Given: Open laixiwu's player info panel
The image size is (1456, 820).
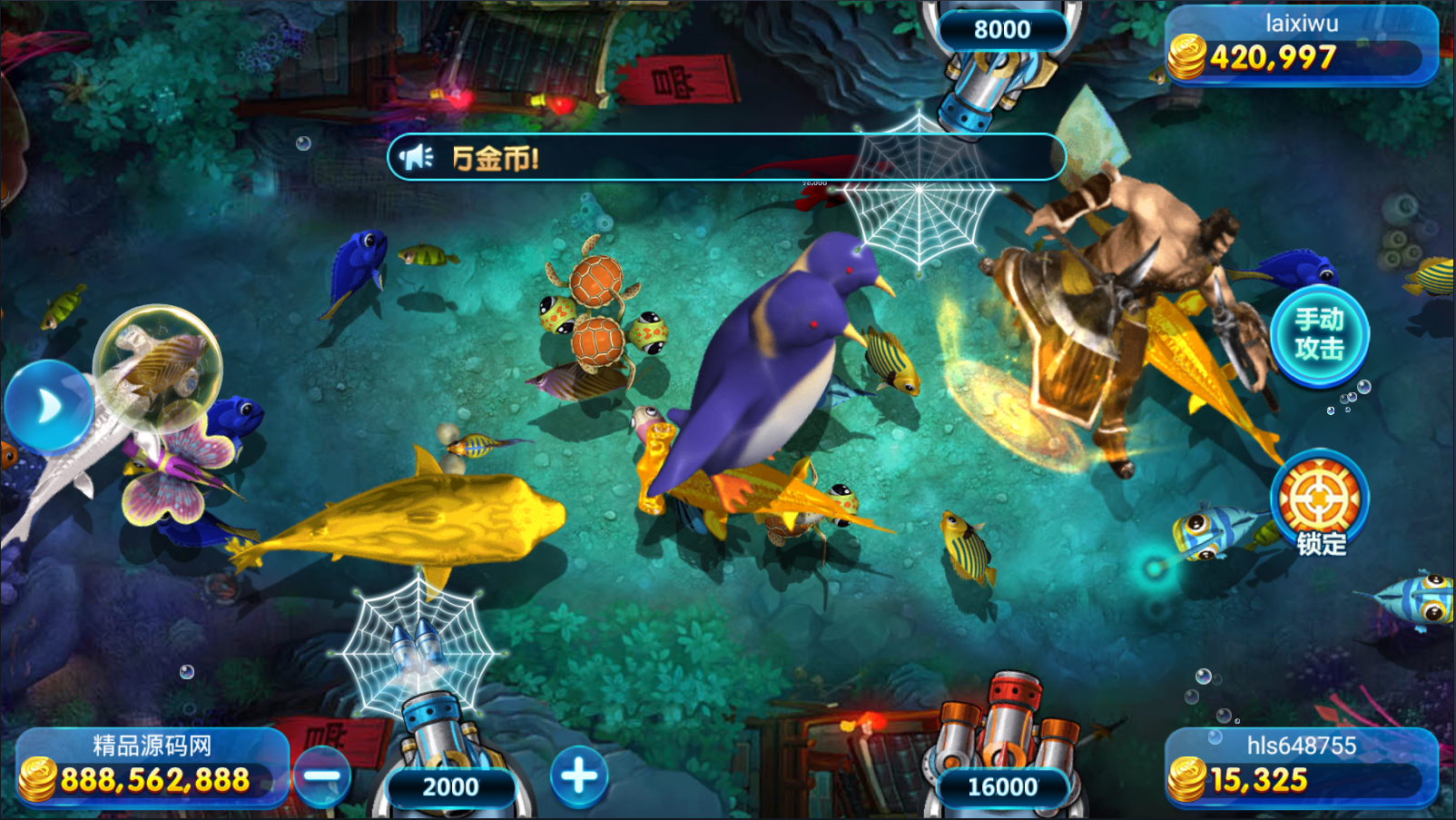Looking at the screenshot, I should pyautogui.click(x=1301, y=45).
